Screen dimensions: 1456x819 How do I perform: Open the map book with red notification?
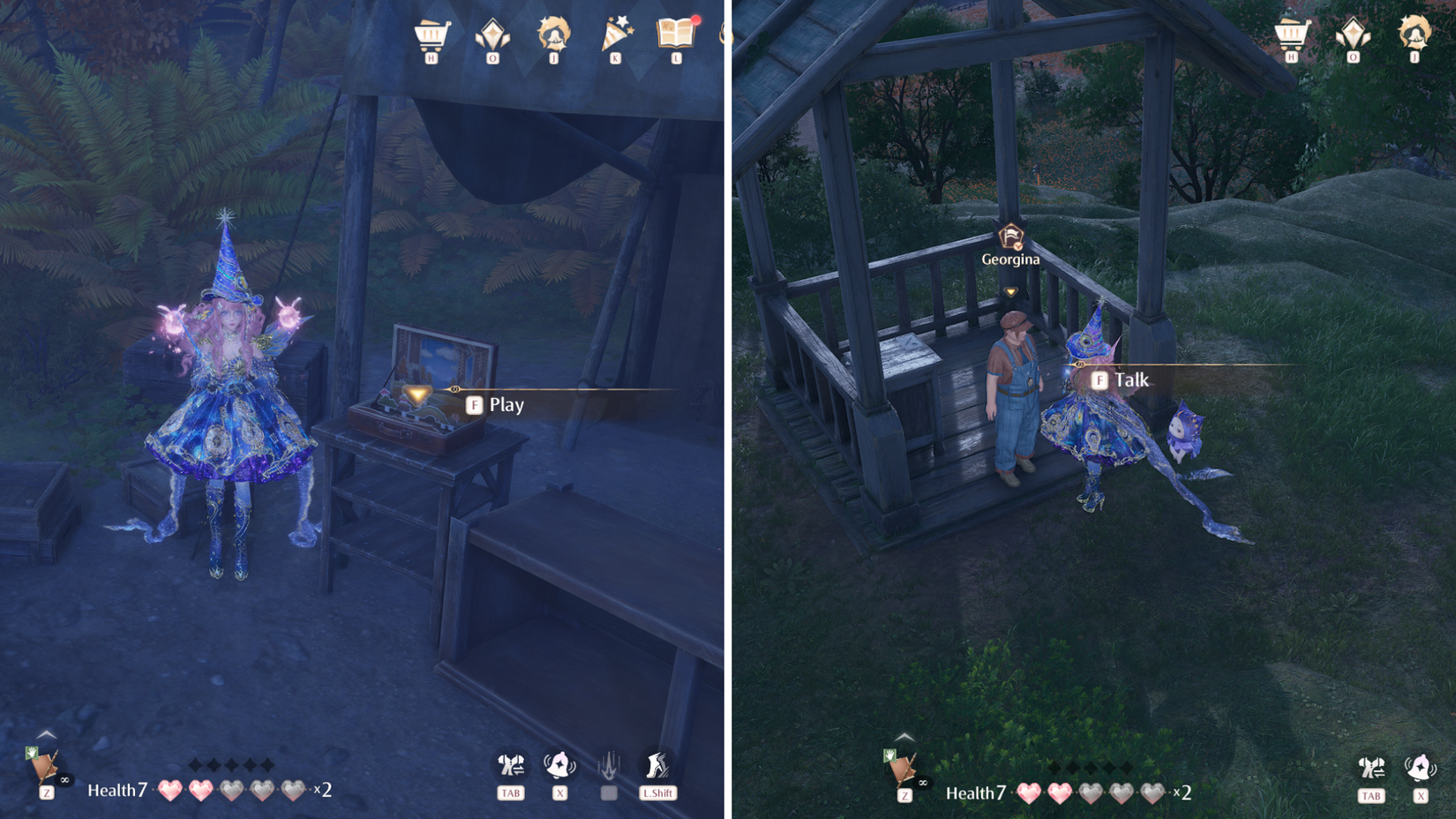(x=678, y=35)
